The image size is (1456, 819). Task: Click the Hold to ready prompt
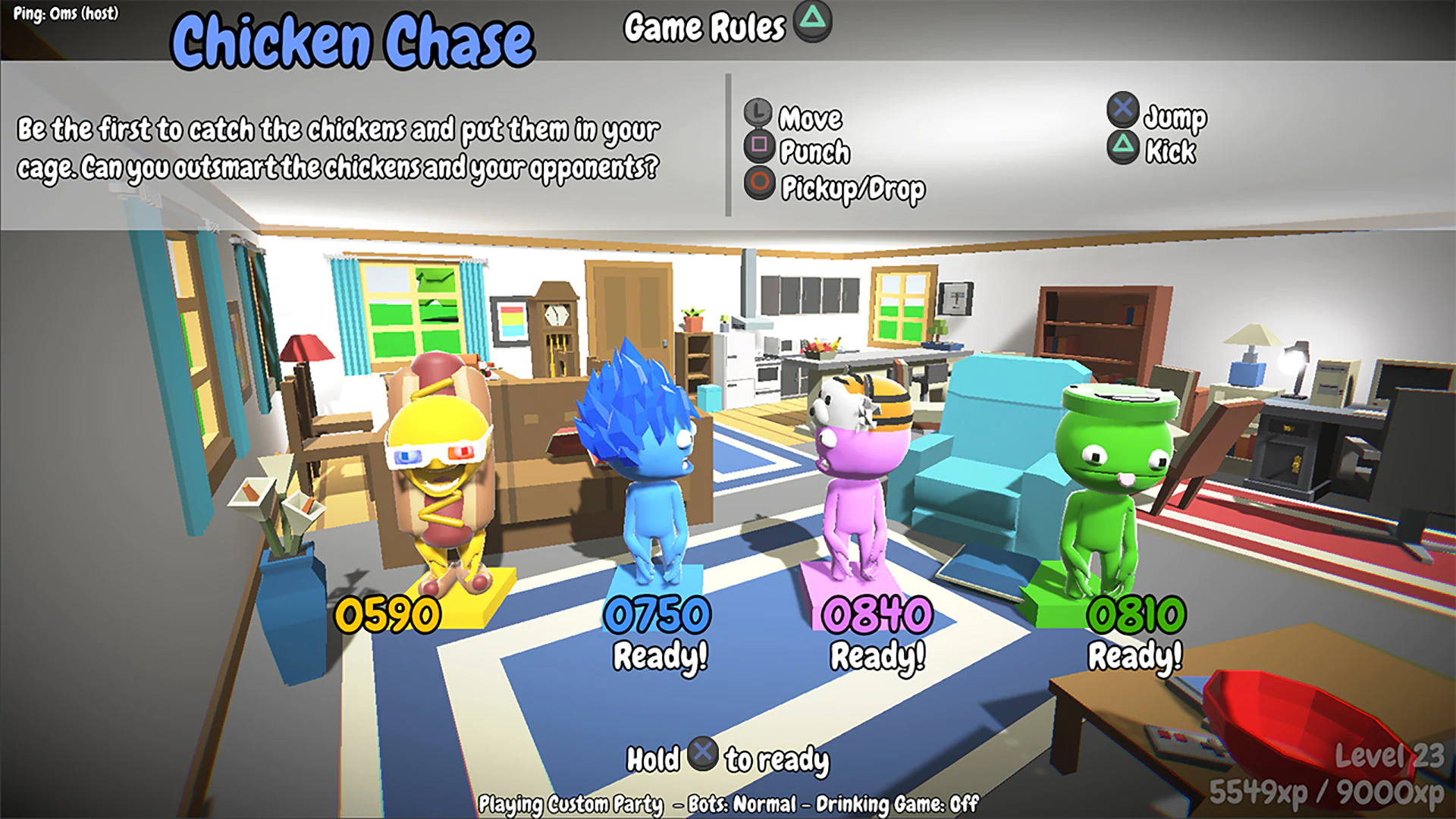728,756
